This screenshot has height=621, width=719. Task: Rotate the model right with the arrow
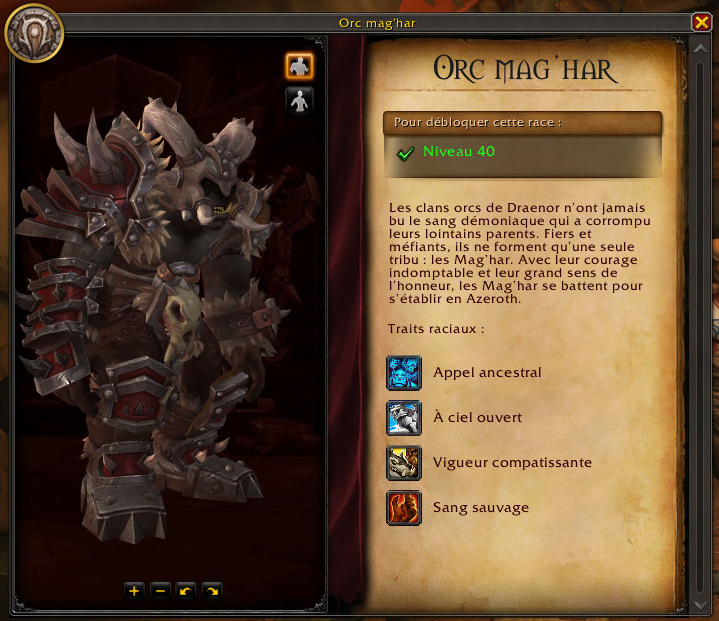(x=211, y=591)
